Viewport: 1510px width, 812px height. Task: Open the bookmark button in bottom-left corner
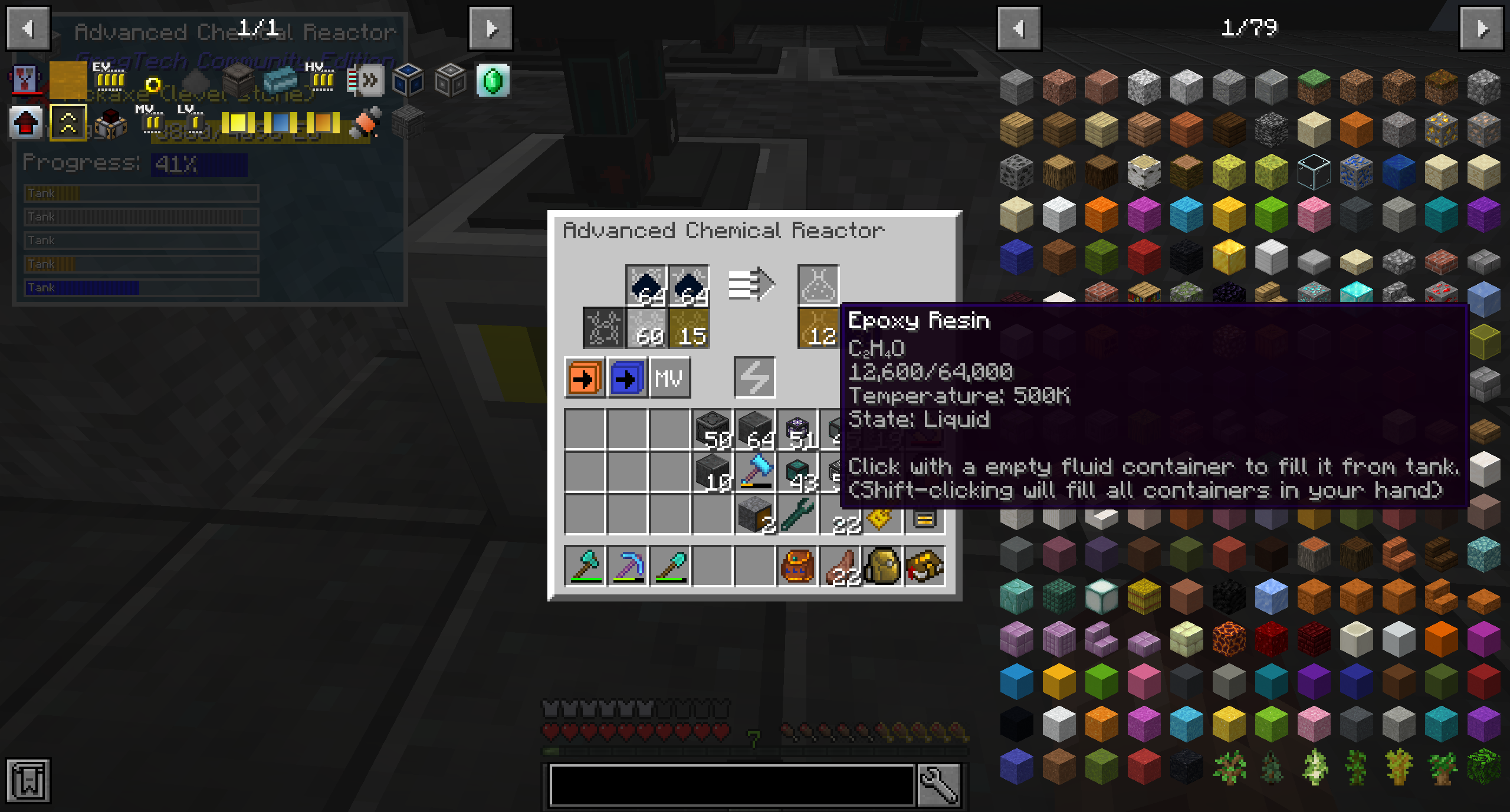pos(28,780)
